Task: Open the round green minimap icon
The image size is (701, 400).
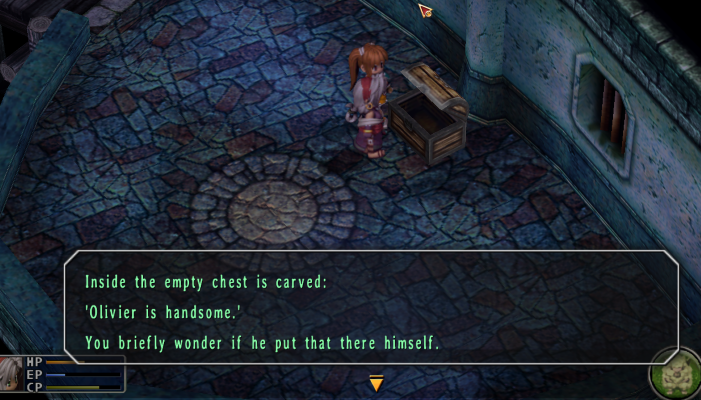Action: tap(674, 375)
